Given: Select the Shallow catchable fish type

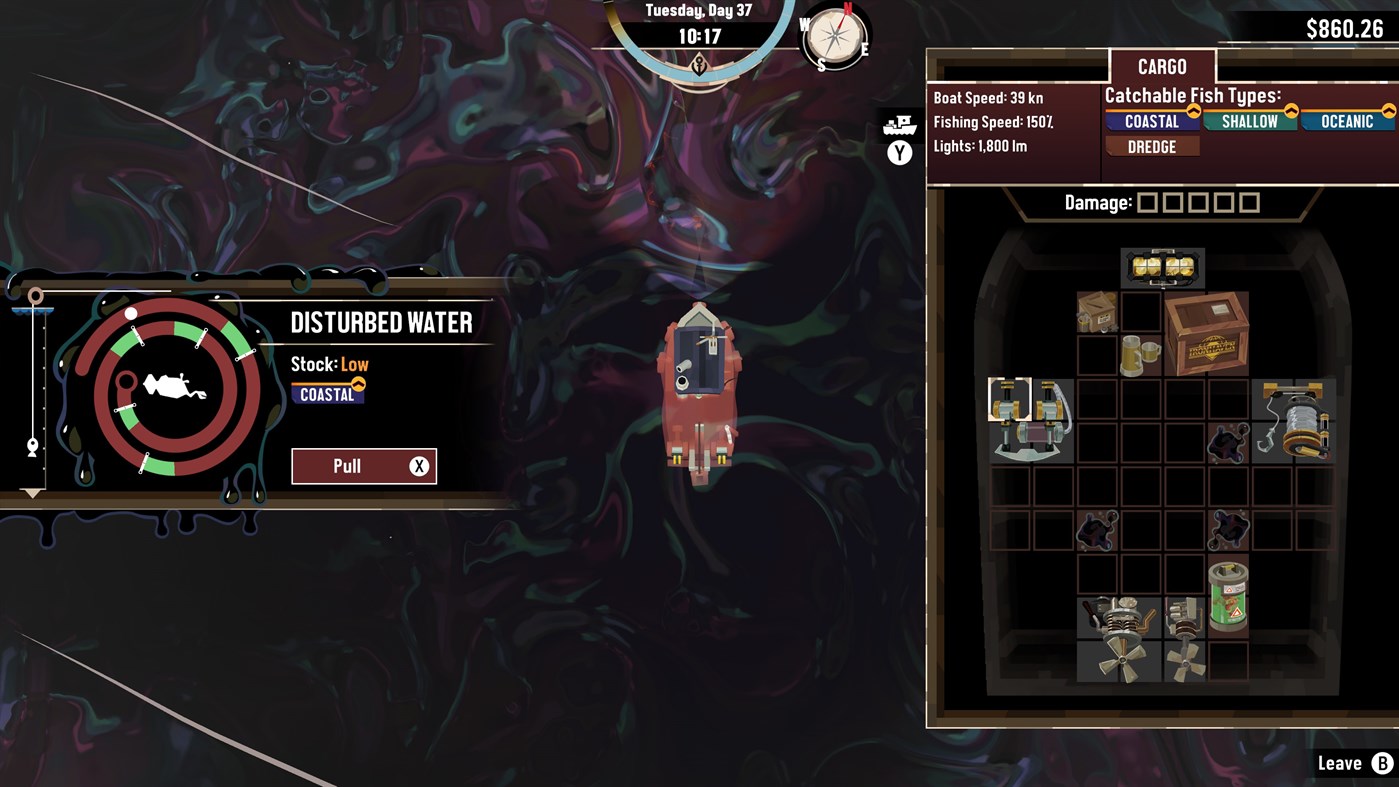Looking at the screenshot, I should pyautogui.click(x=1249, y=121).
